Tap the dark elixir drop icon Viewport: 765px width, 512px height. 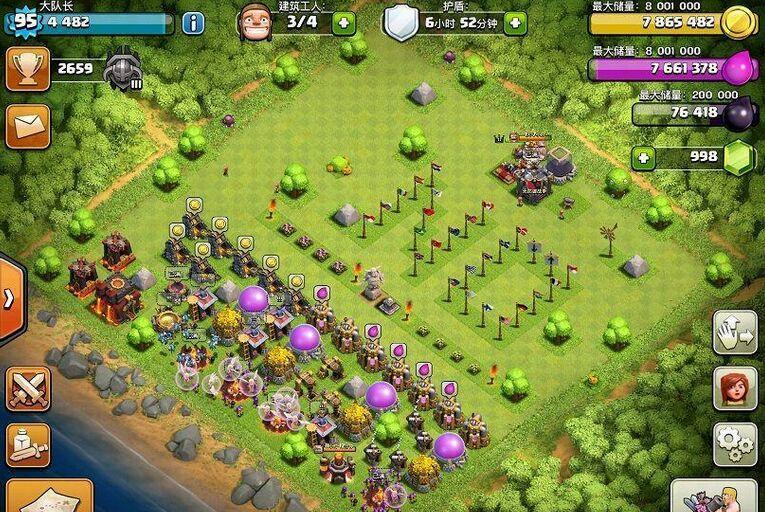click(x=740, y=113)
